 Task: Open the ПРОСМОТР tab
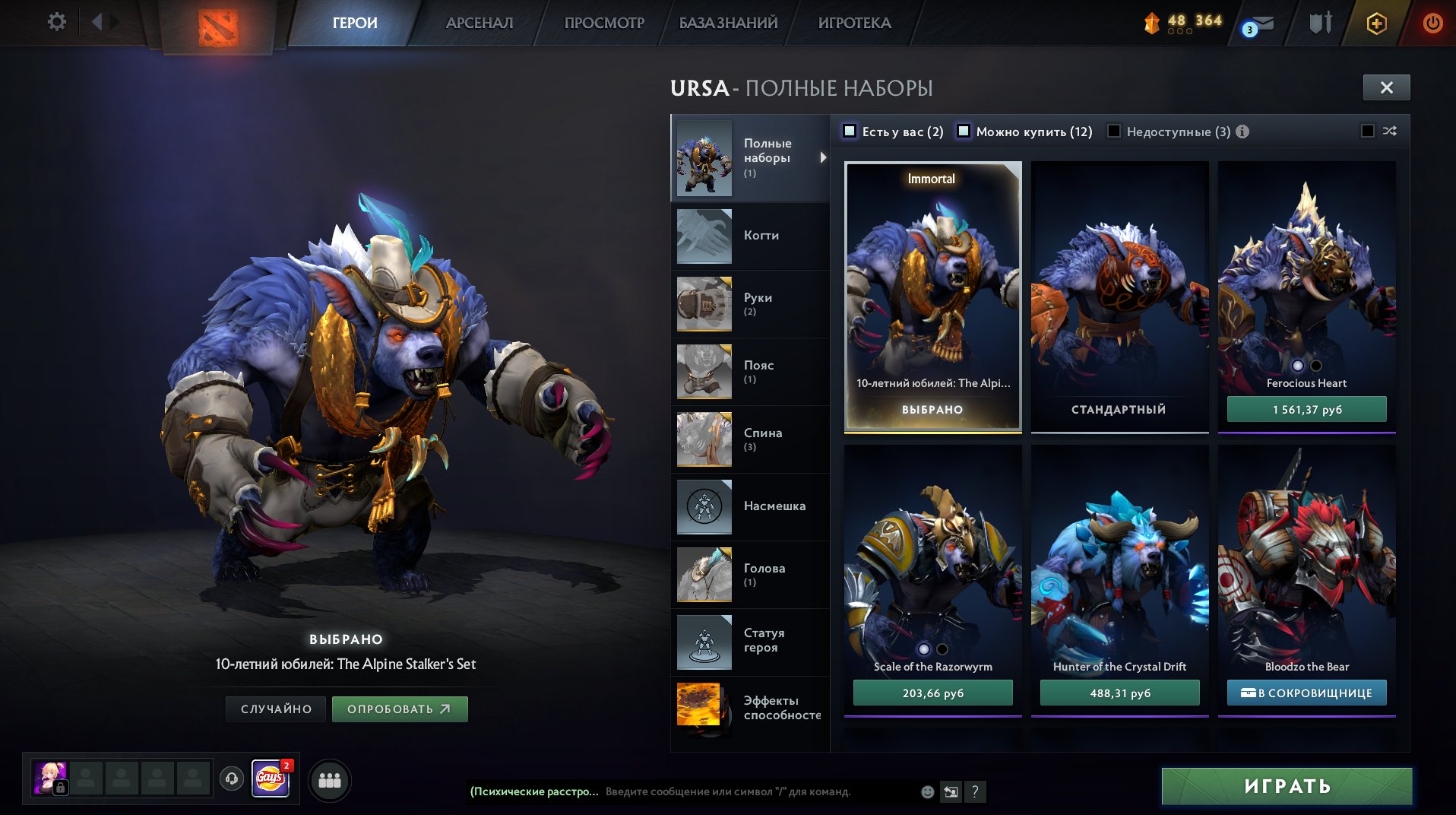(x=604, y=23)
